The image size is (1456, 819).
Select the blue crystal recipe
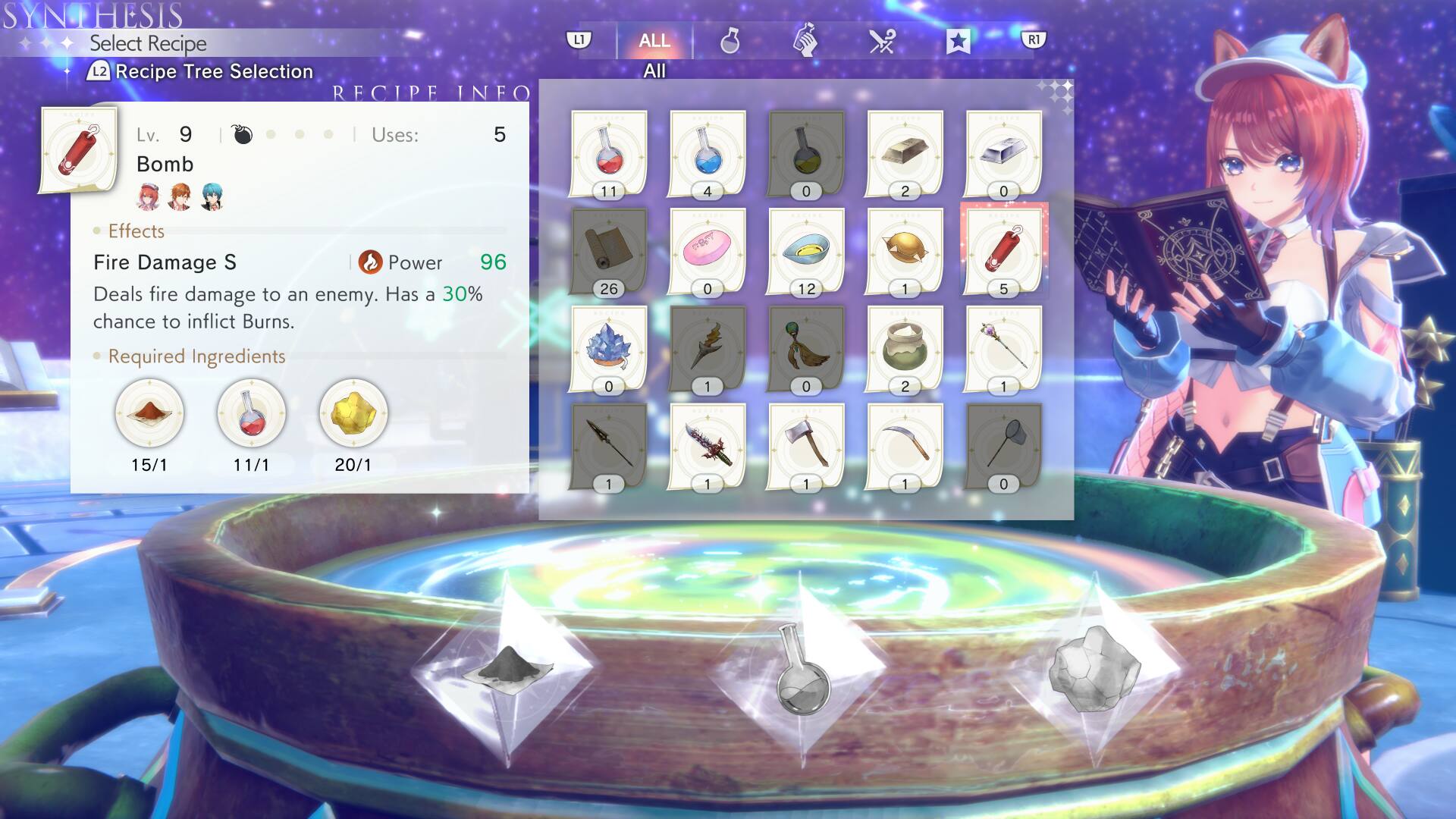click(607, 349)
